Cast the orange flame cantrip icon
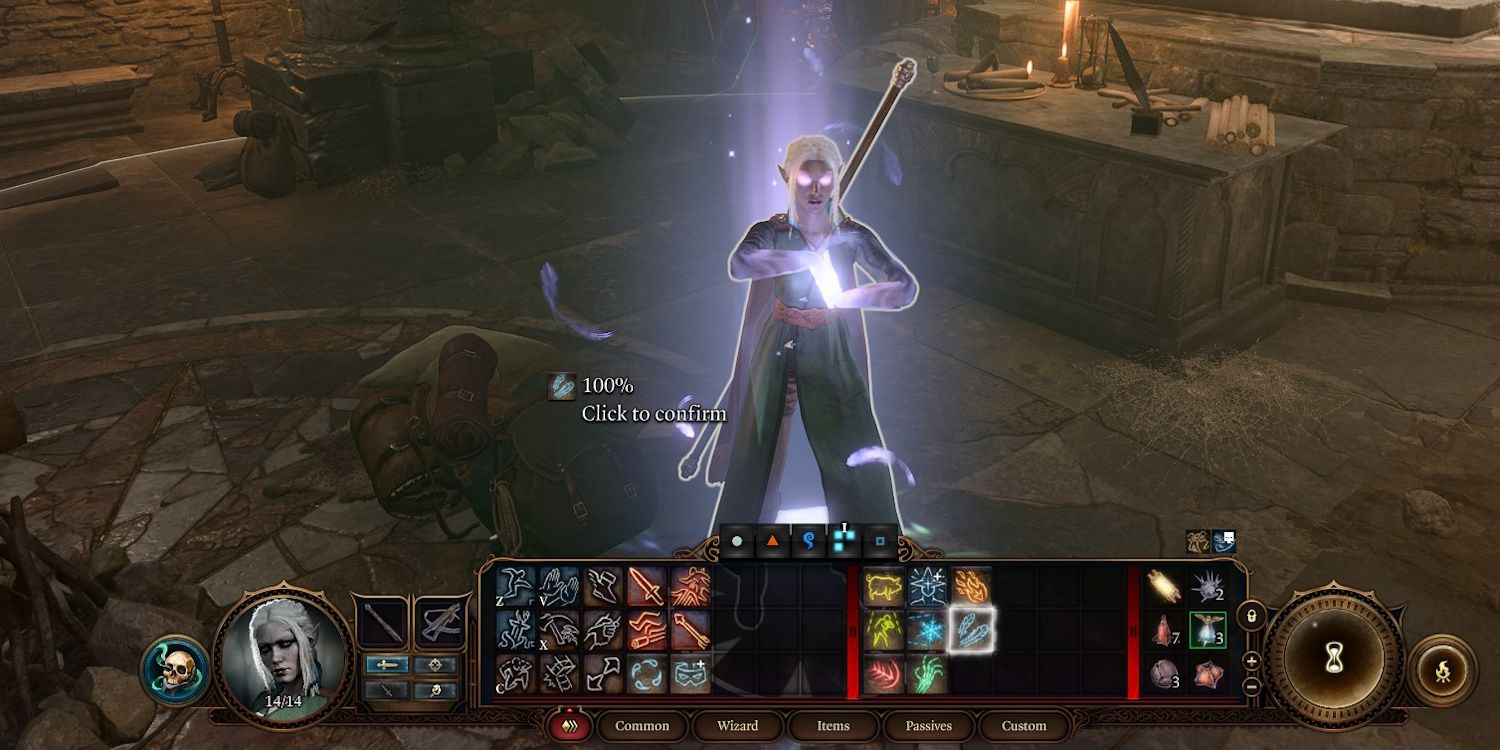 click(970, 587)
